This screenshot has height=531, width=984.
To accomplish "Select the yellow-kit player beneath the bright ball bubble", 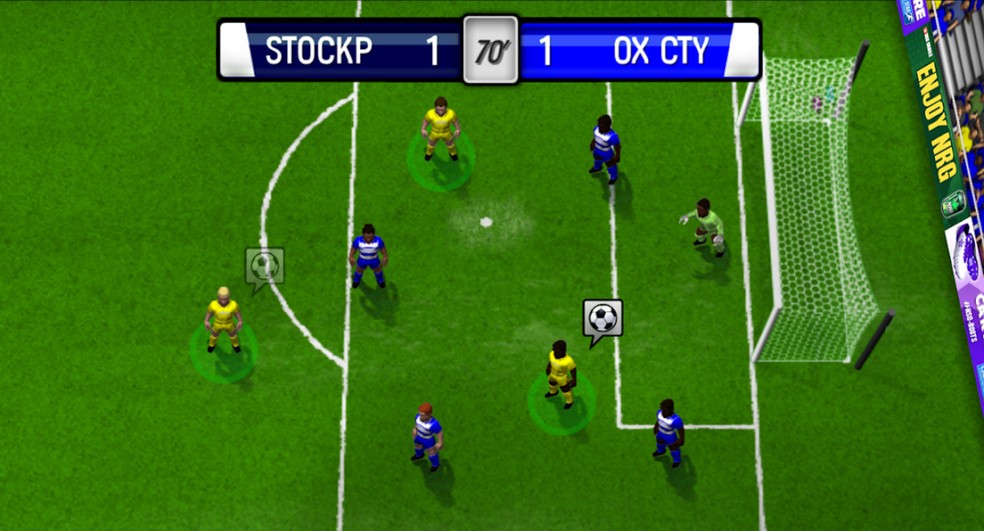I will (561, 373).
